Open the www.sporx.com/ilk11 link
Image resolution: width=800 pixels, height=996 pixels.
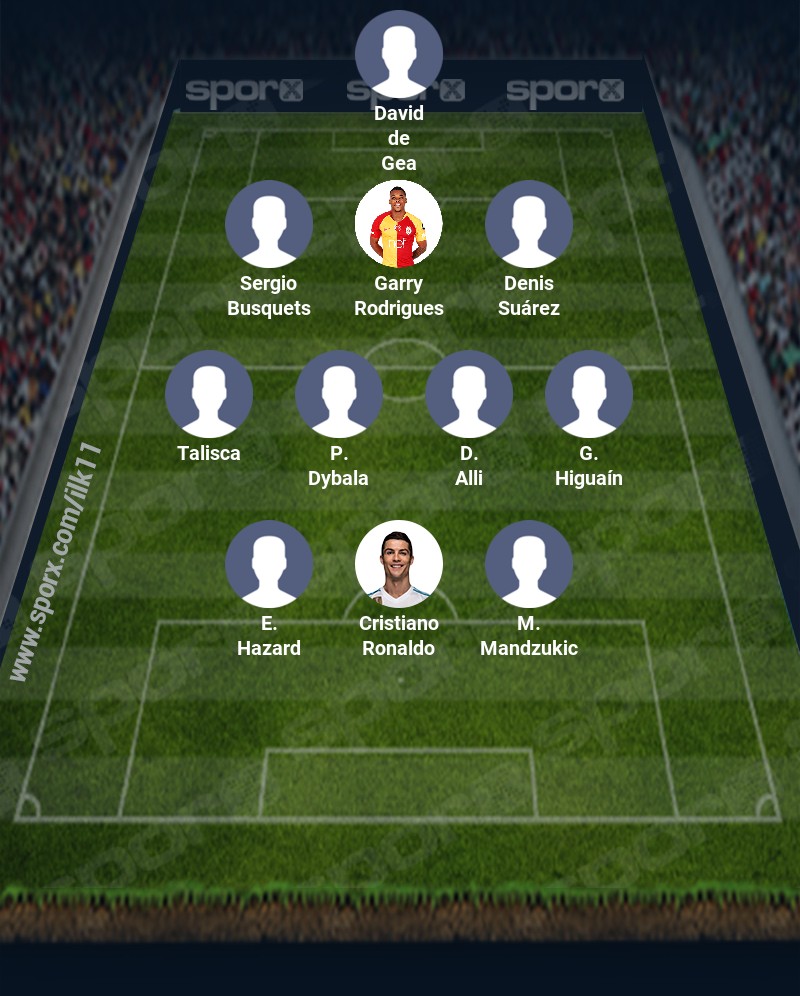coord(56,561)
